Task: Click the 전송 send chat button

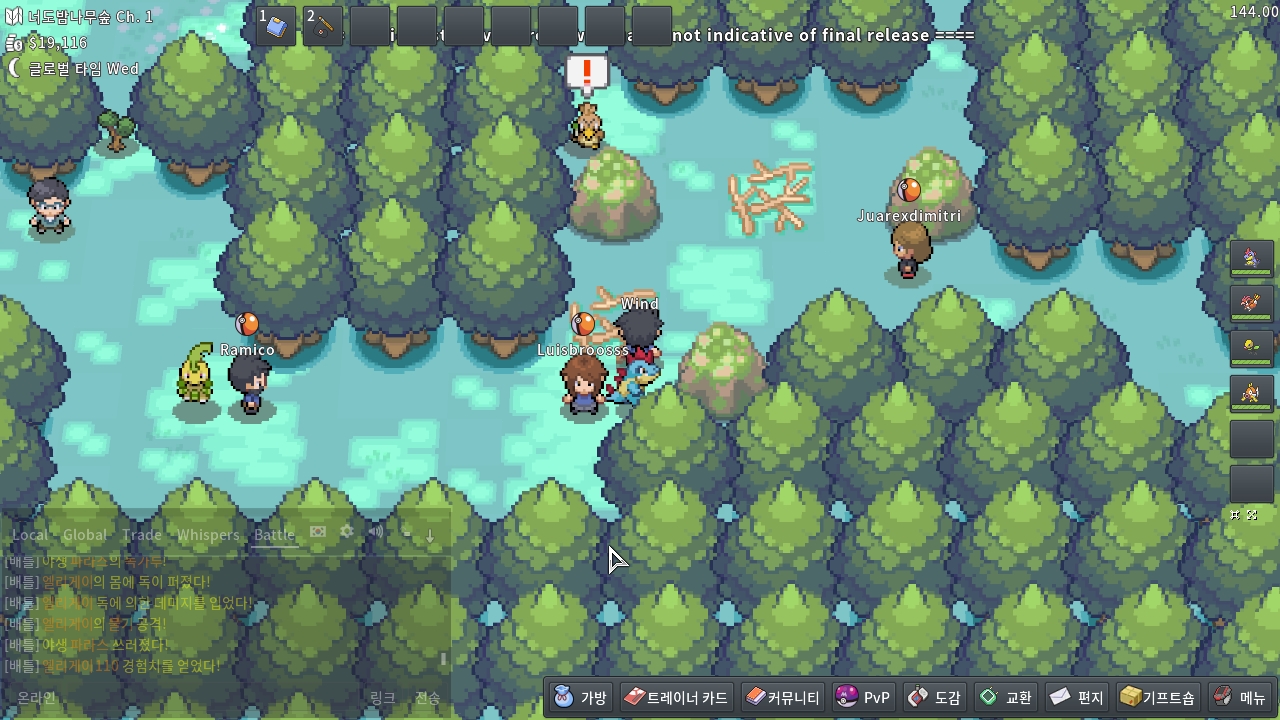Action: pos(427,698)
